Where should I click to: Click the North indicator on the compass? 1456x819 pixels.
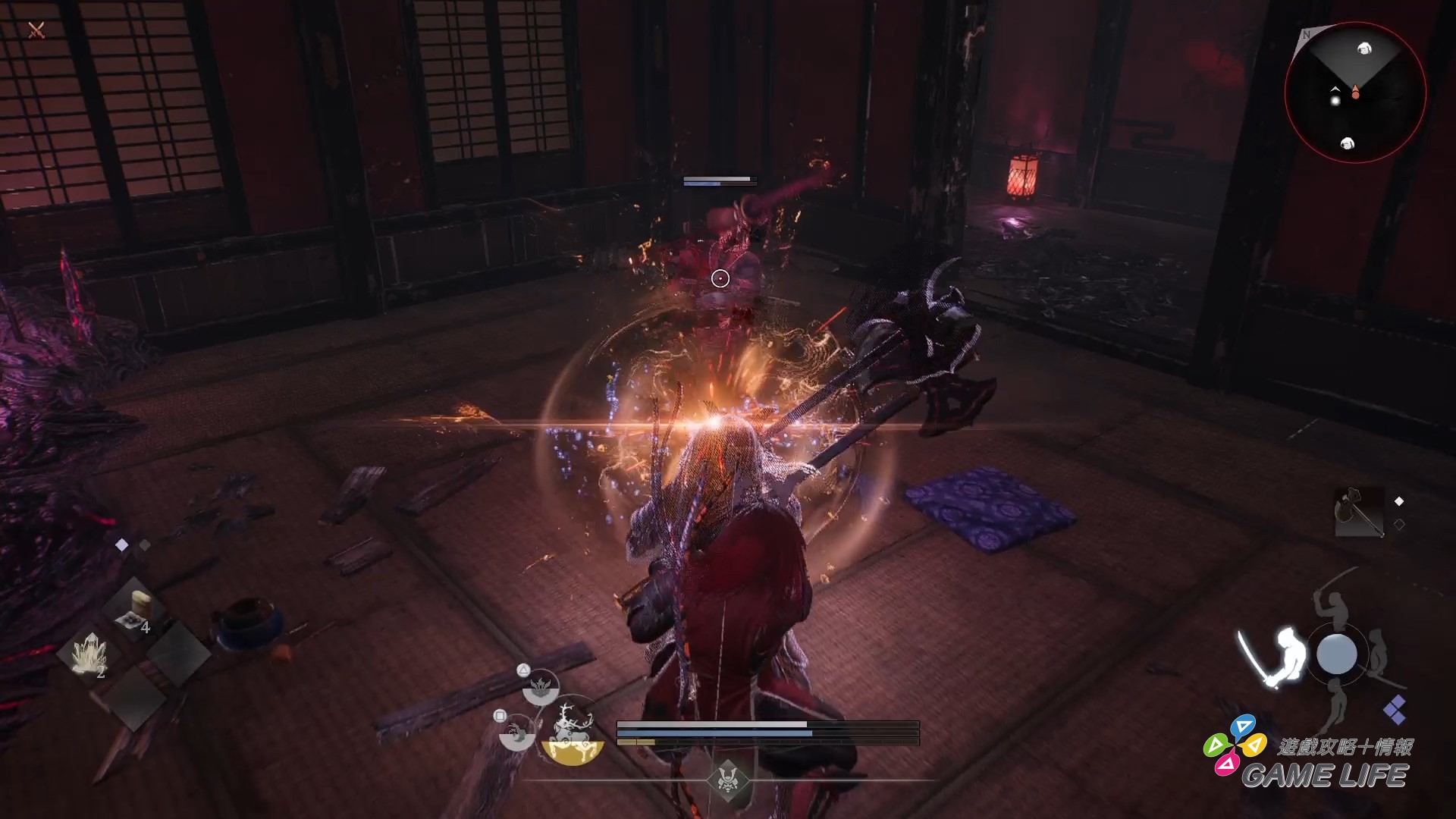pos(1306,36)
